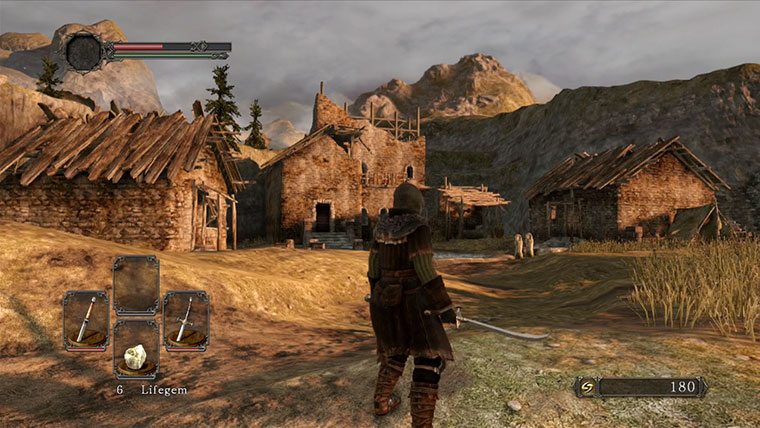
Task: Click the empty spell slot above Lifegem
Action: 135,286
